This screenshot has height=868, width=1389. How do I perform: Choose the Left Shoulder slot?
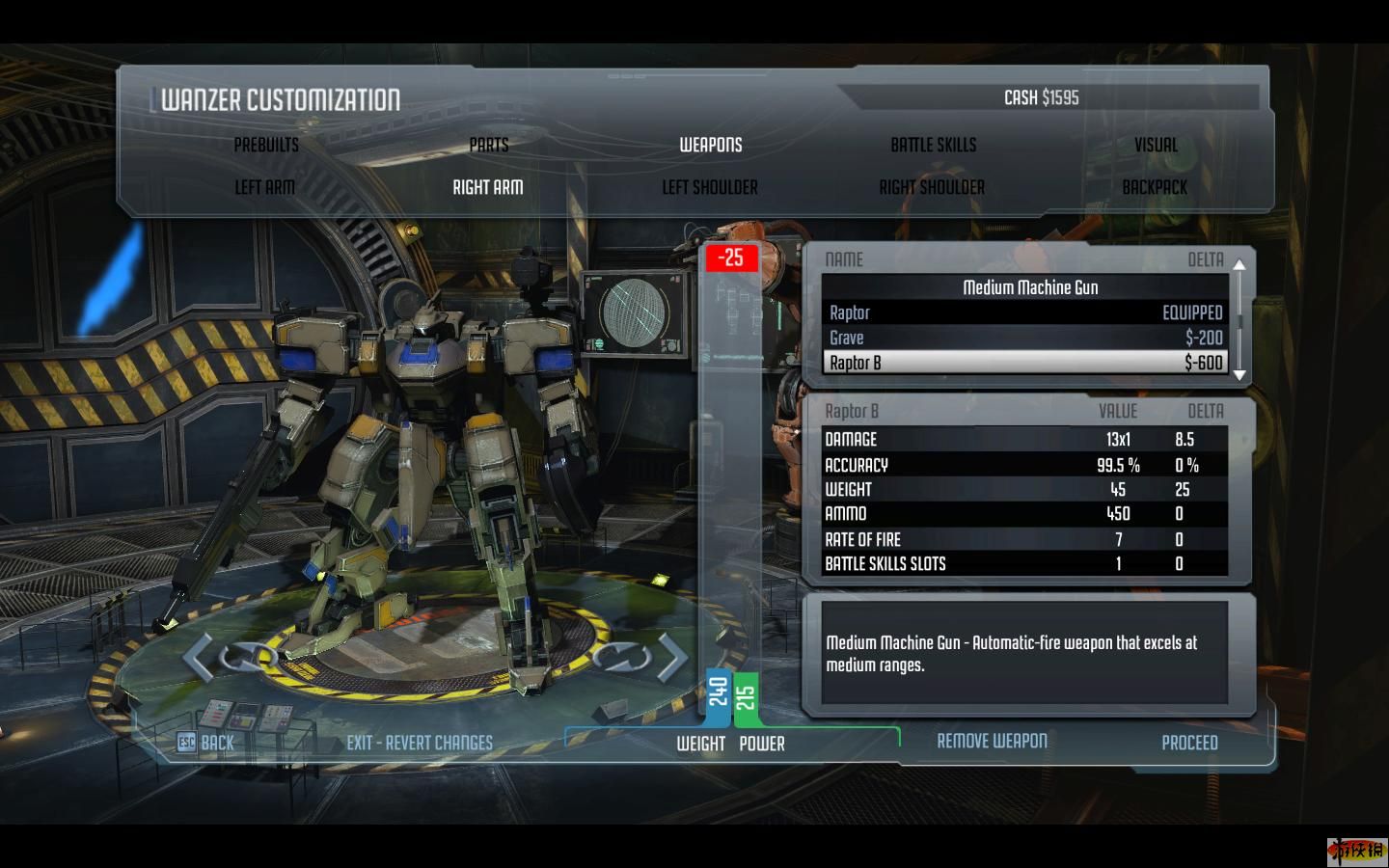pos(710,187)
